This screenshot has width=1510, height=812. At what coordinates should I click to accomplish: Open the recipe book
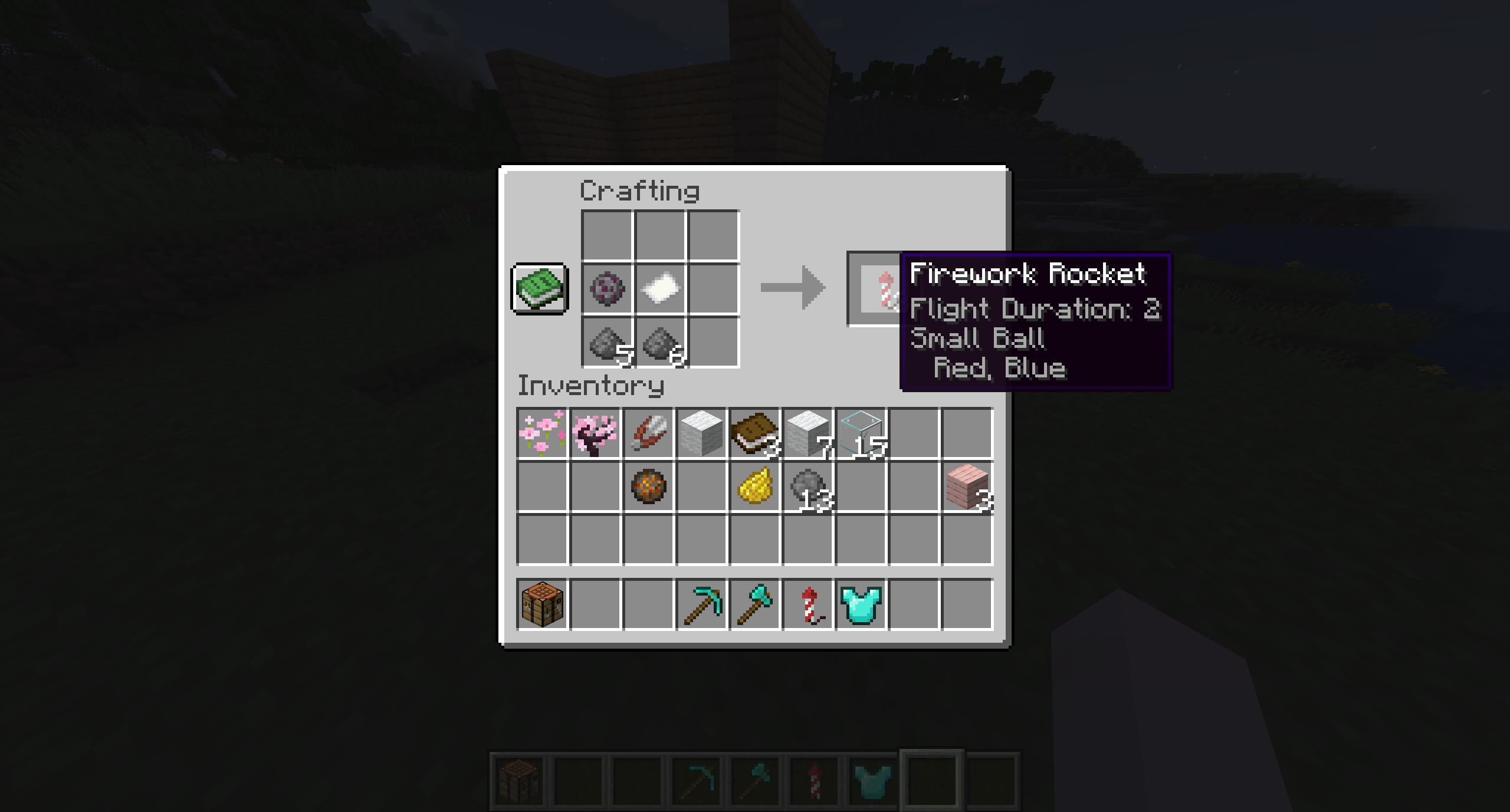[x=539, y=288]
